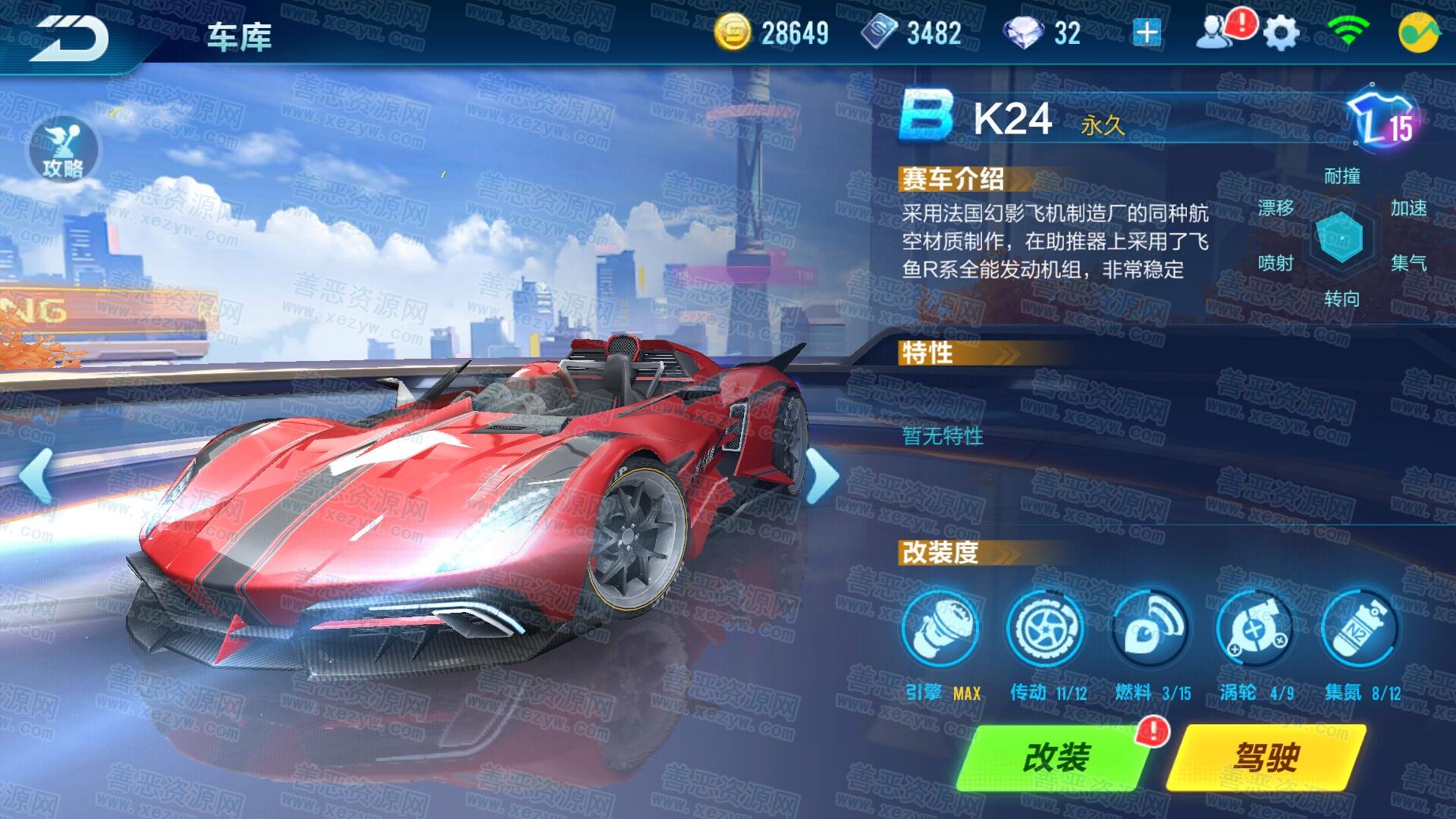The height and width of the screenshot is (819, 1456).
Task: Select the 涡轮 turbo upgrade icon
Action: (1255, 629)
